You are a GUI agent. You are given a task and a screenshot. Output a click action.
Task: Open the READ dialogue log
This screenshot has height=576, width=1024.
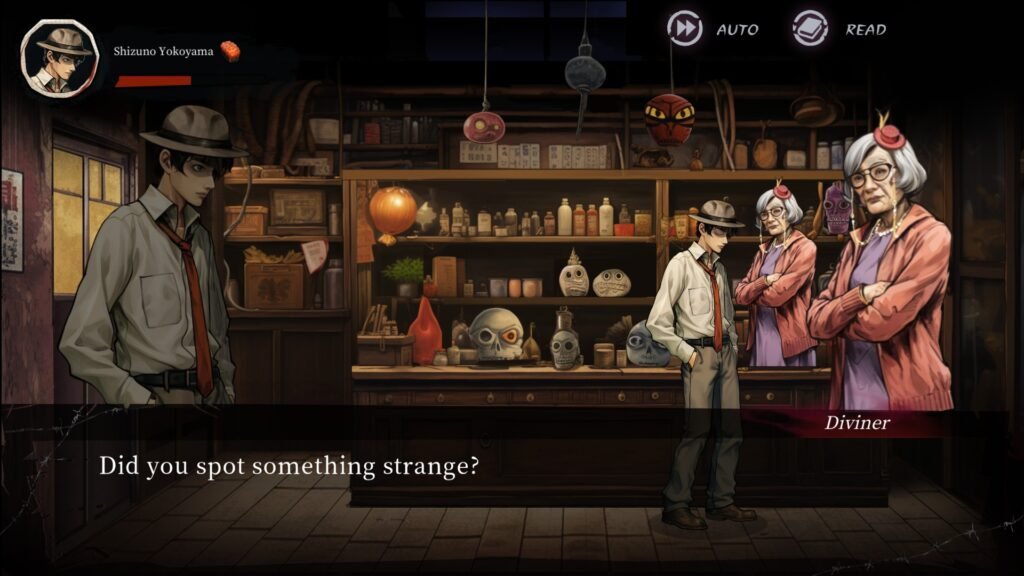pos(810,28)
